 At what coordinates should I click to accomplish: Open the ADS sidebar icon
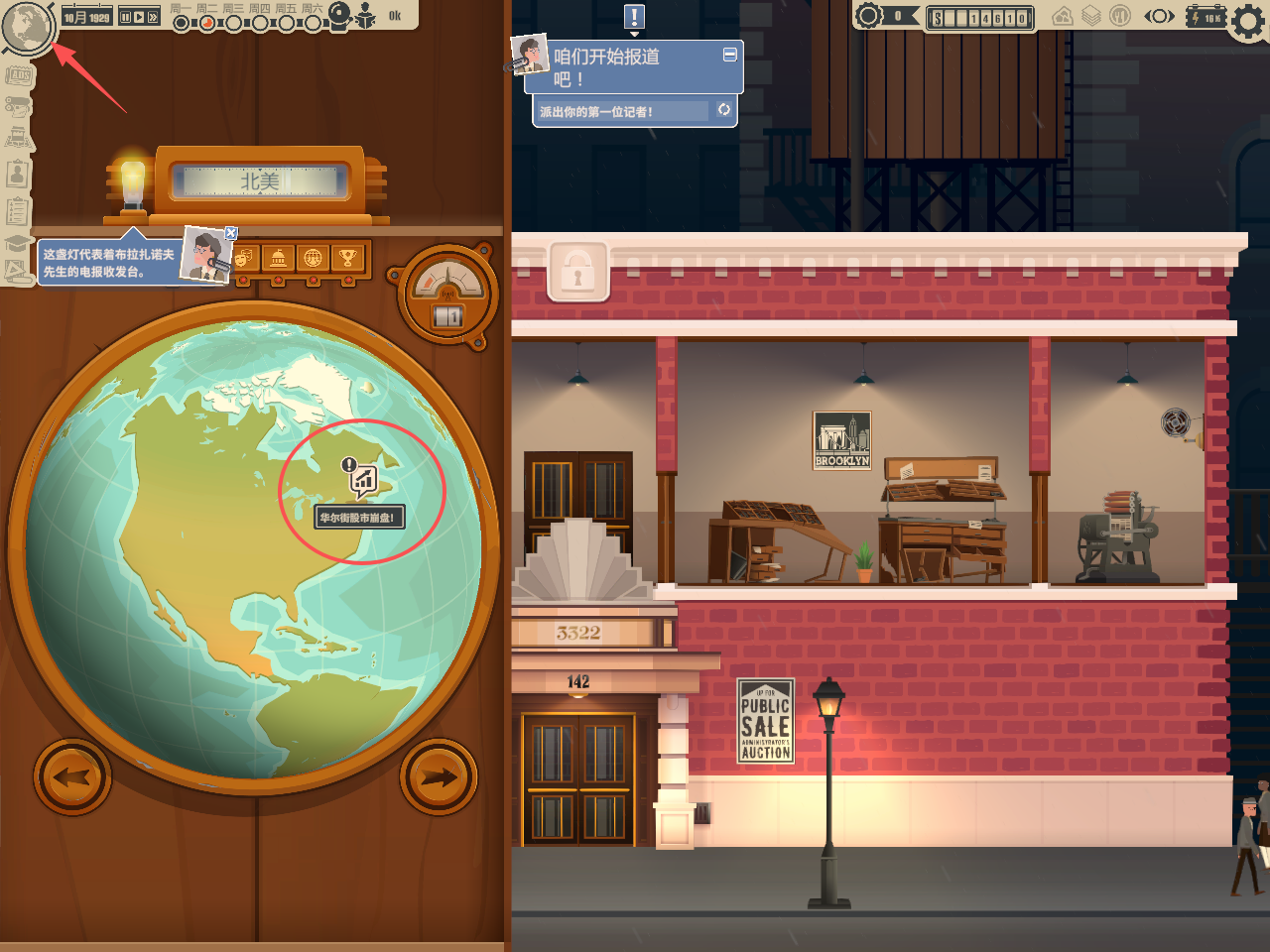[19, 76]
